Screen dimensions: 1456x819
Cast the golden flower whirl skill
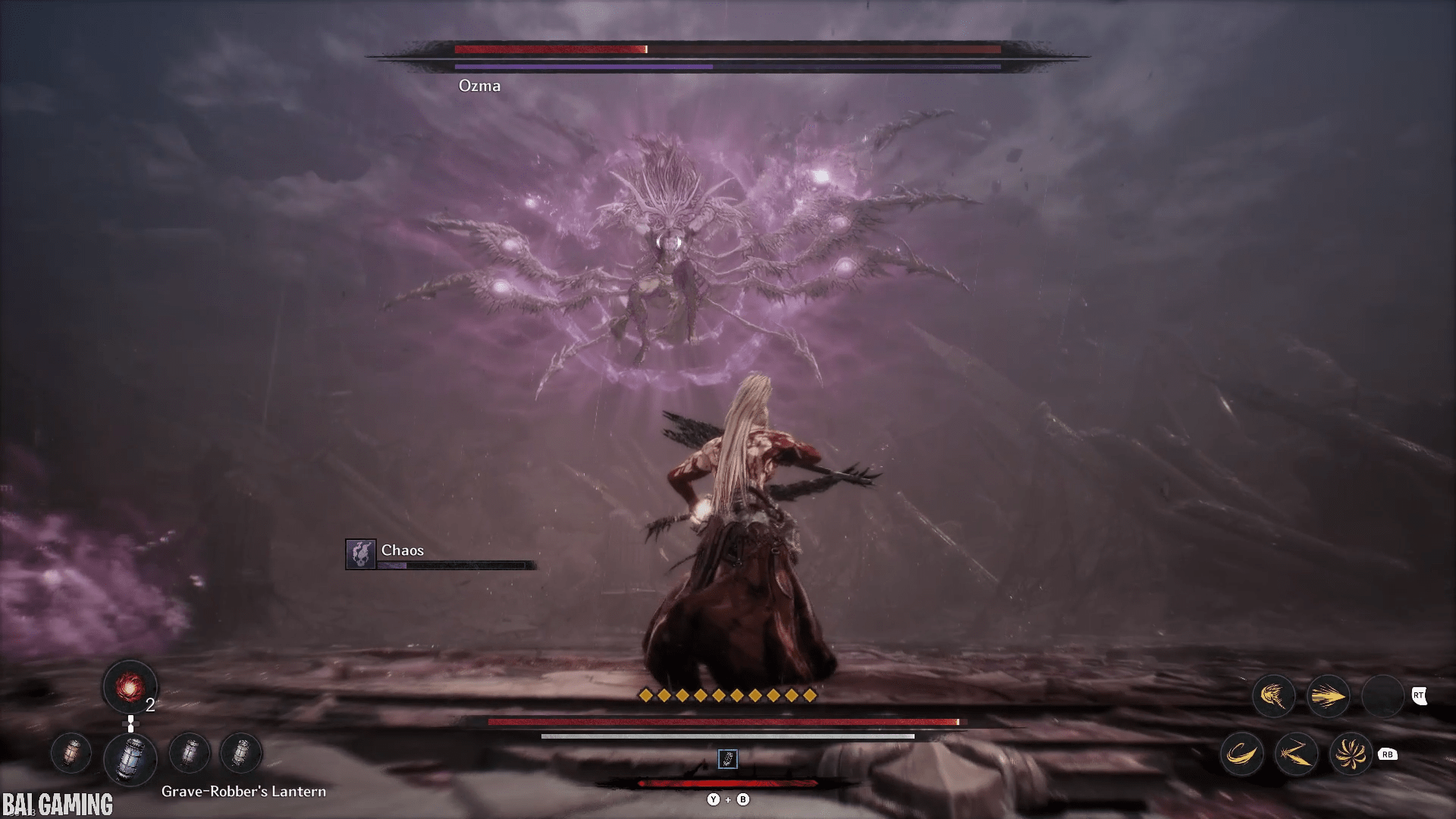(1351, 754)
